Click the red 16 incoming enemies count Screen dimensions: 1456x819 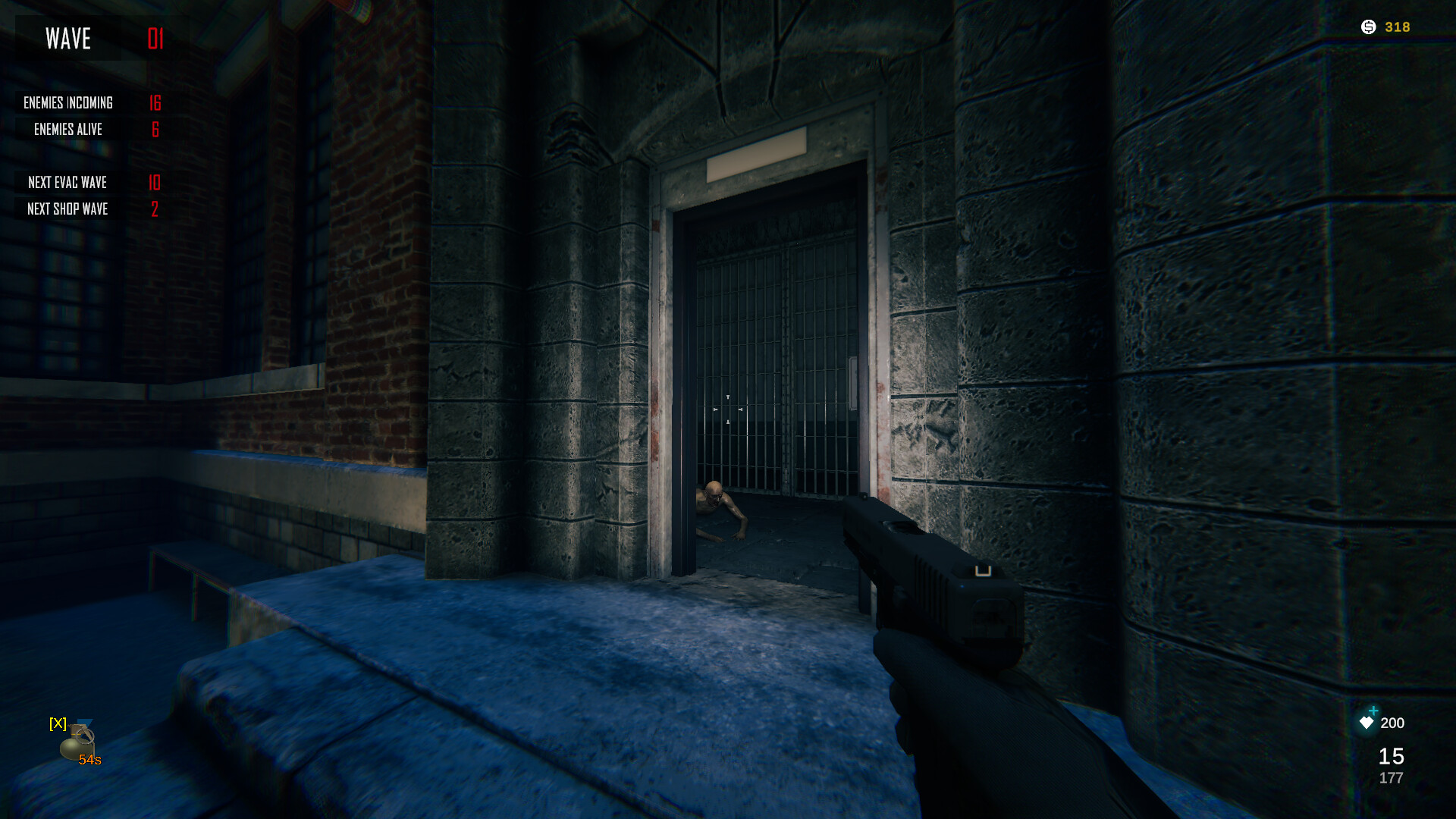(x=155, y=103)
